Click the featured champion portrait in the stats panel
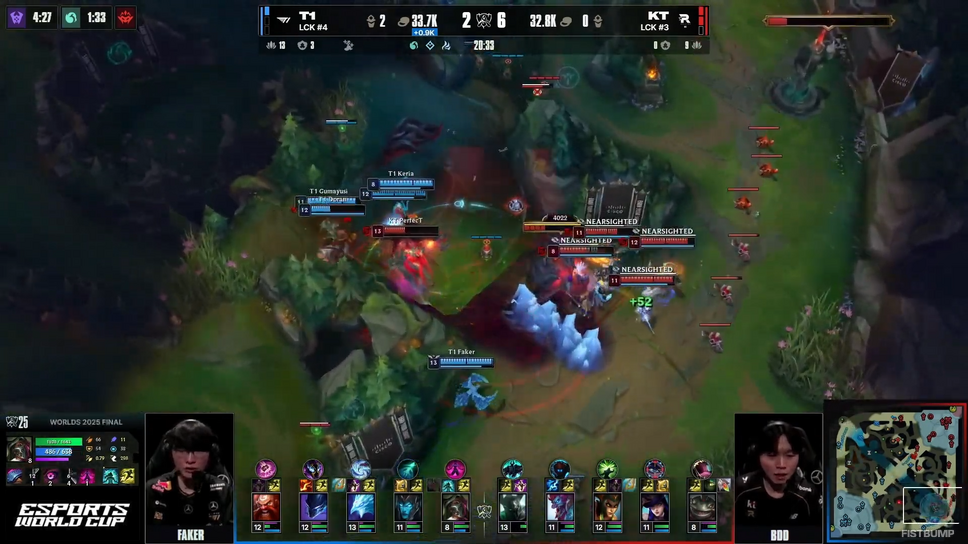Screen dimensions: 968x544 [19, 449]
